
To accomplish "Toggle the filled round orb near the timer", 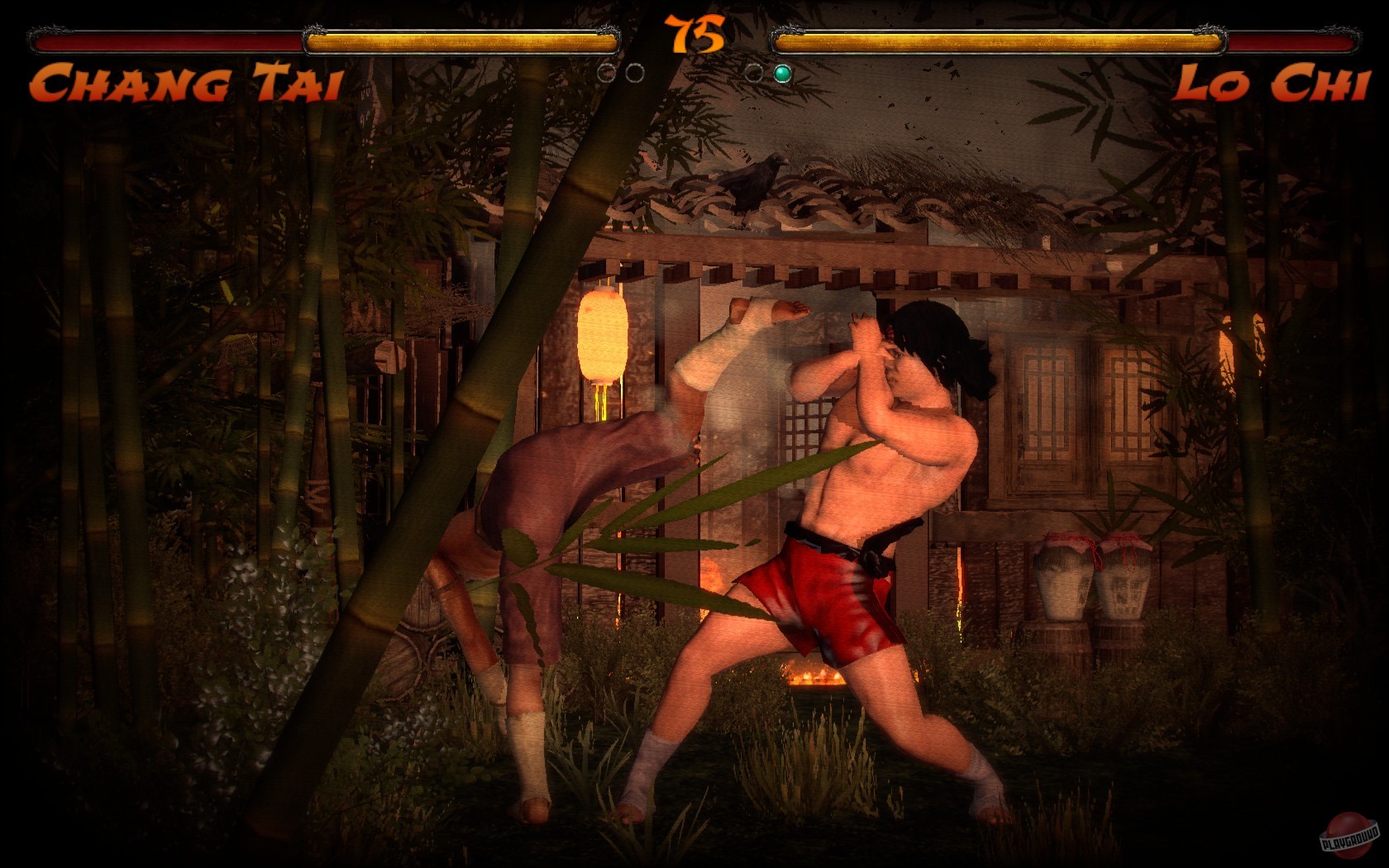I will [x=782, y=73].
